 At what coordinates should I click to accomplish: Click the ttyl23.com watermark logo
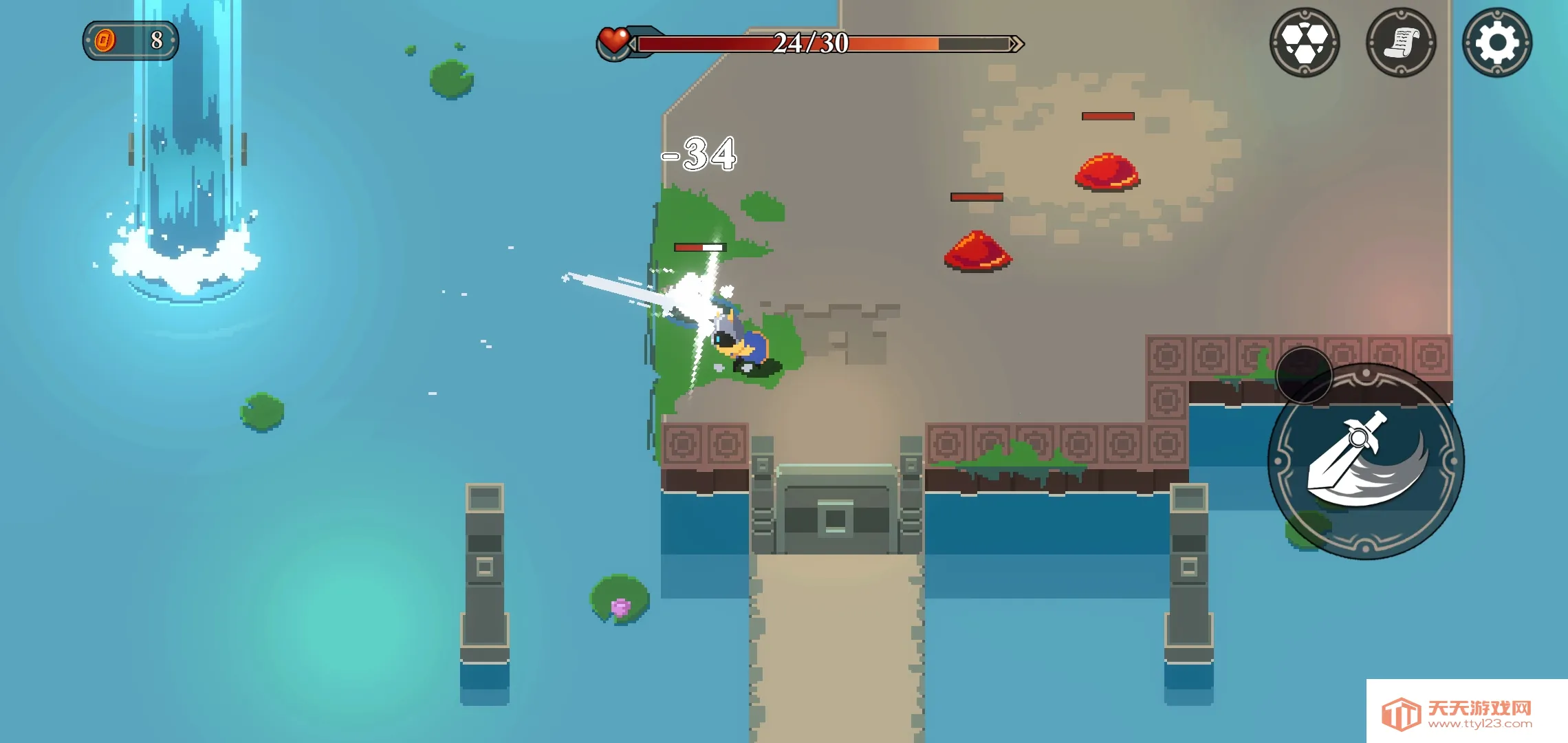[x=1466, y=713]
